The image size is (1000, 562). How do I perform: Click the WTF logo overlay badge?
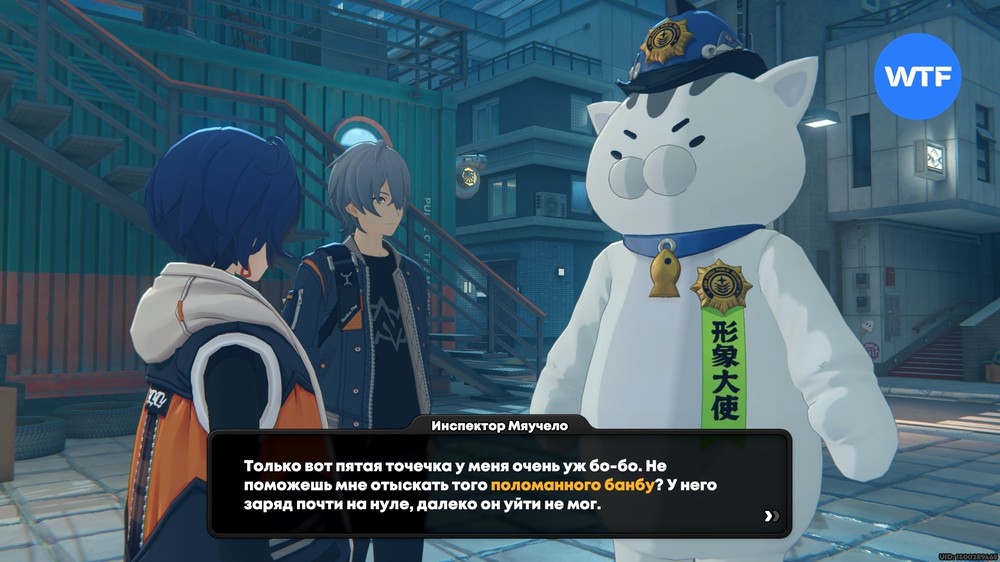coord(917,77)
